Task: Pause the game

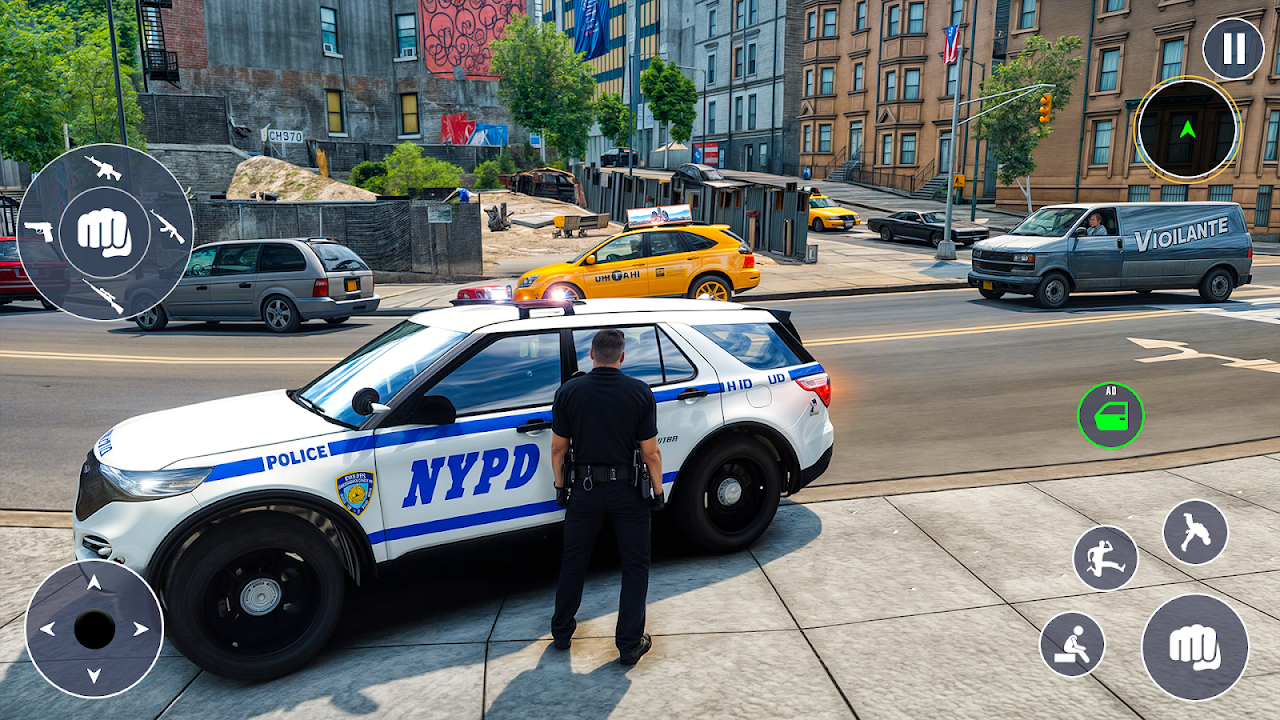Action: pos(1233,48)
